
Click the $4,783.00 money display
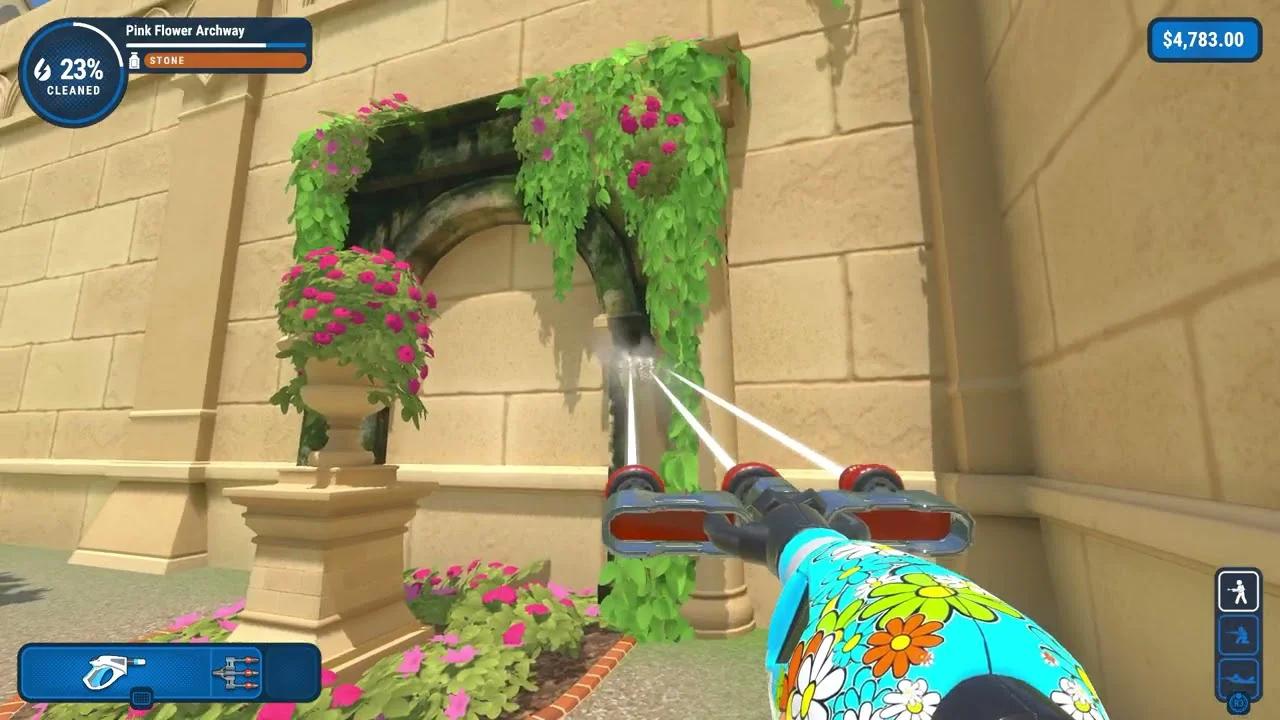coord(1204,40)
